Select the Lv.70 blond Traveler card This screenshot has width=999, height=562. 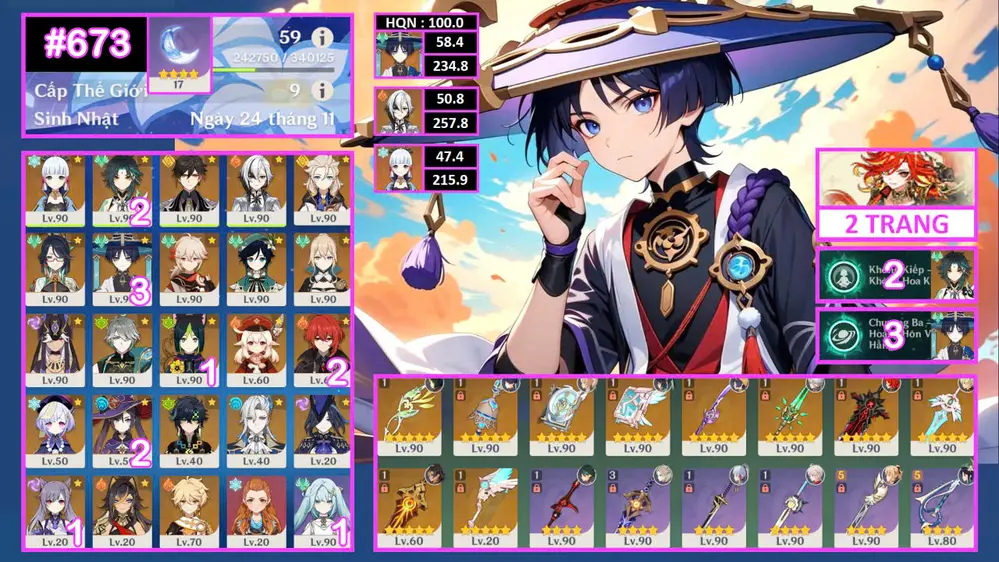[187, 510]
